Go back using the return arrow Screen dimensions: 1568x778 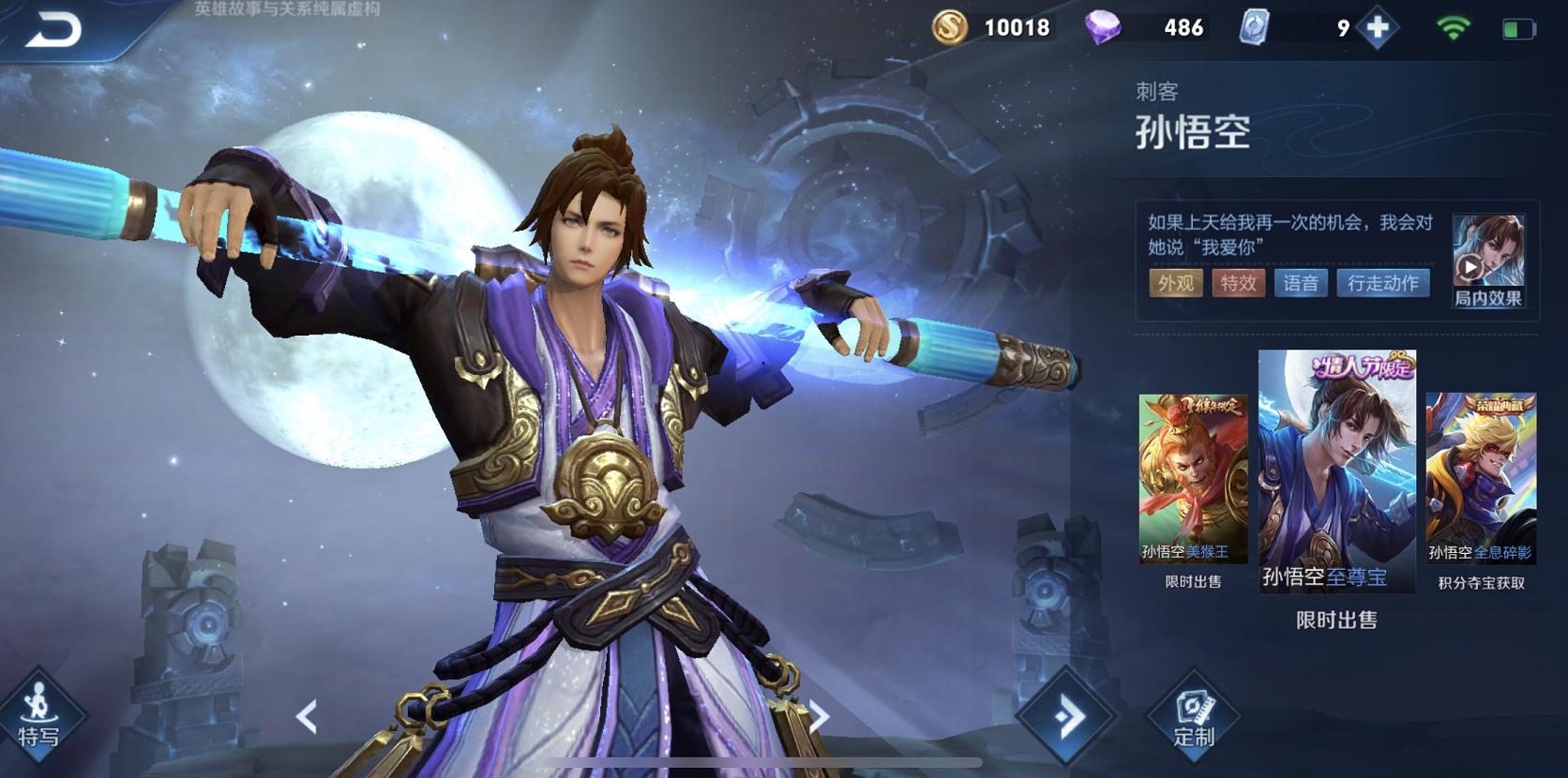(53, 30)
